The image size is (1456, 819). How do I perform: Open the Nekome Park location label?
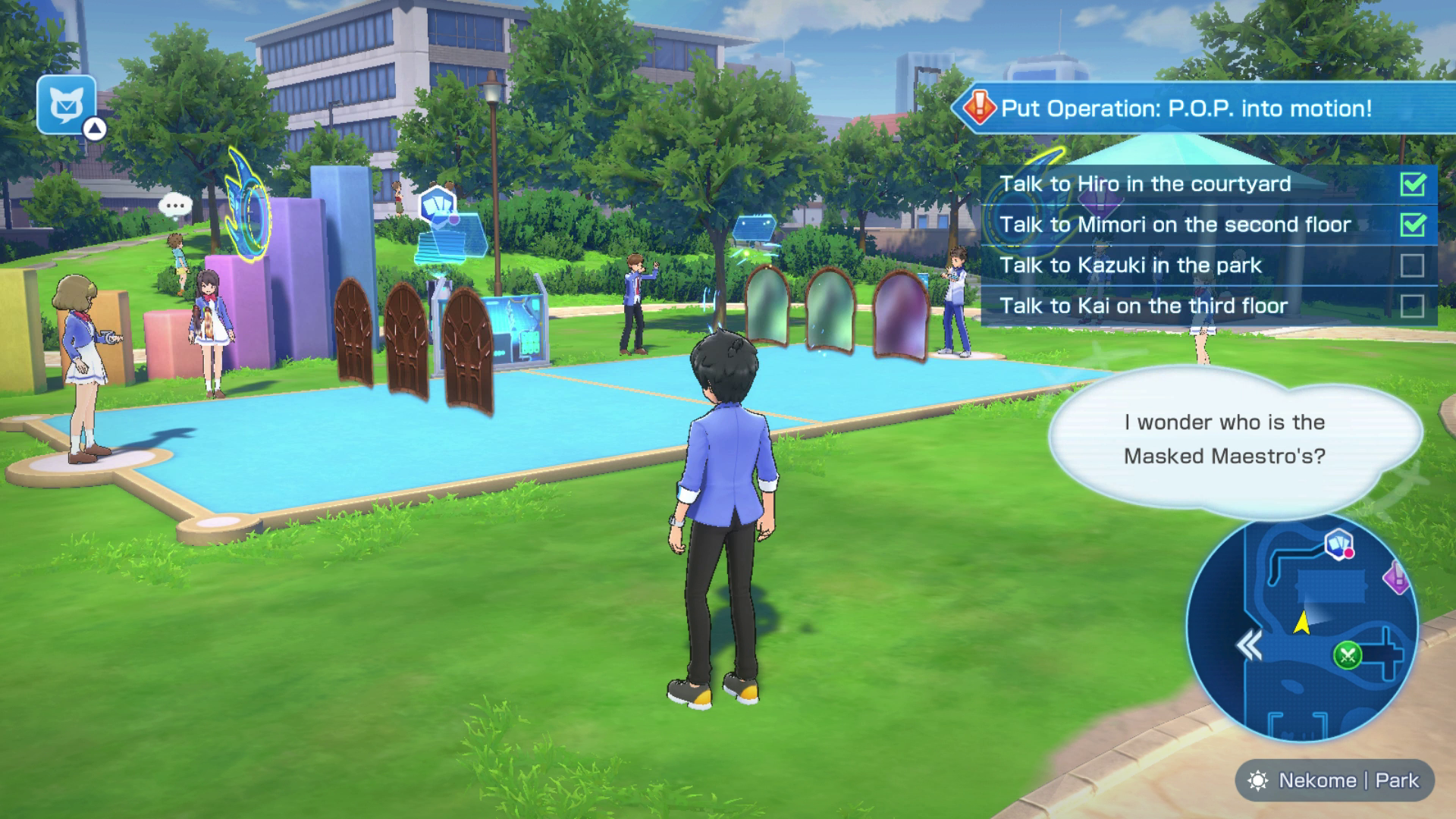point(1335,780)
